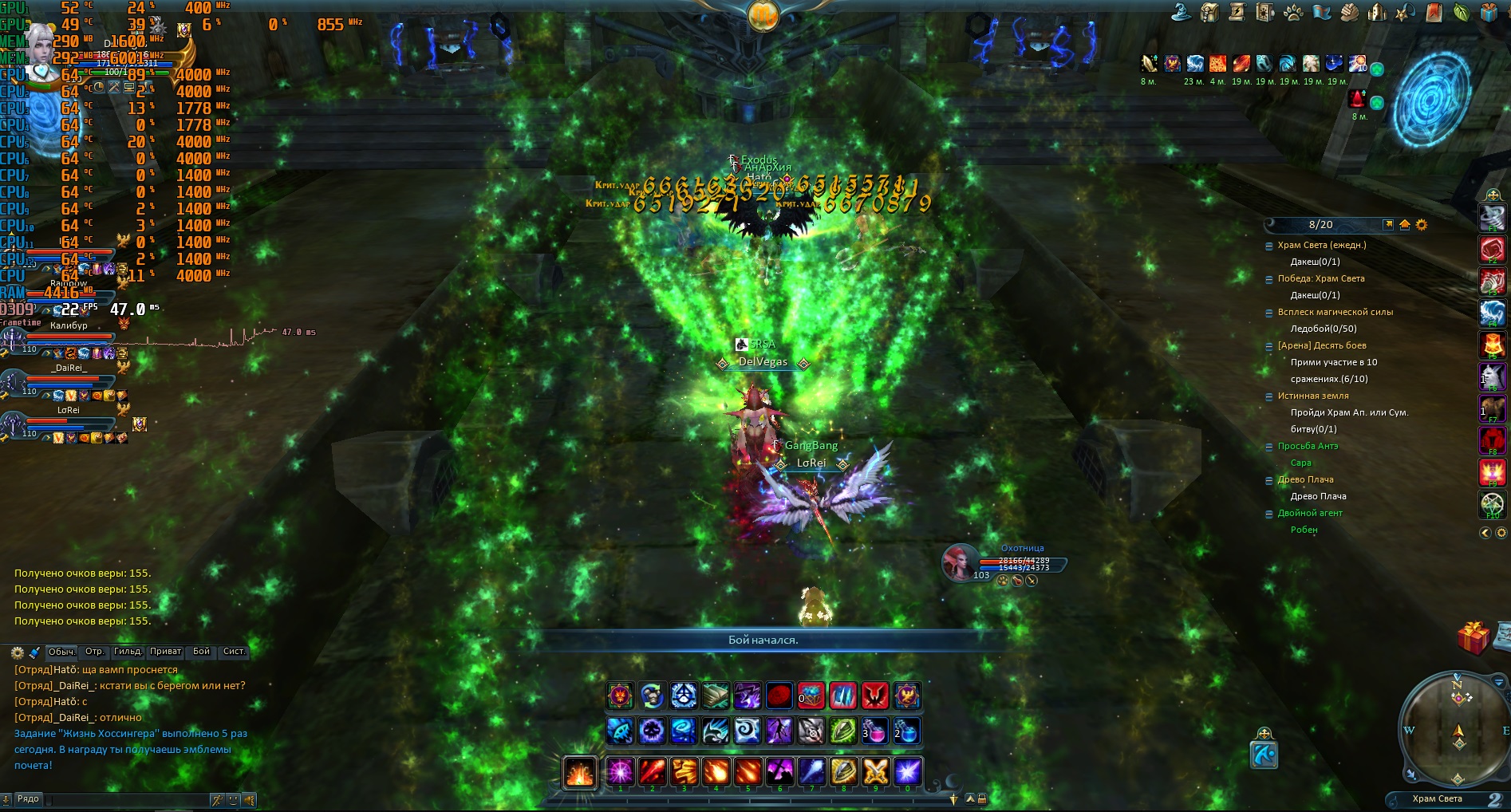Viewport: 1511px width, 812px height.
Task: Select the Храм Света (ежедн.) quest entry
Action: 1321,245
